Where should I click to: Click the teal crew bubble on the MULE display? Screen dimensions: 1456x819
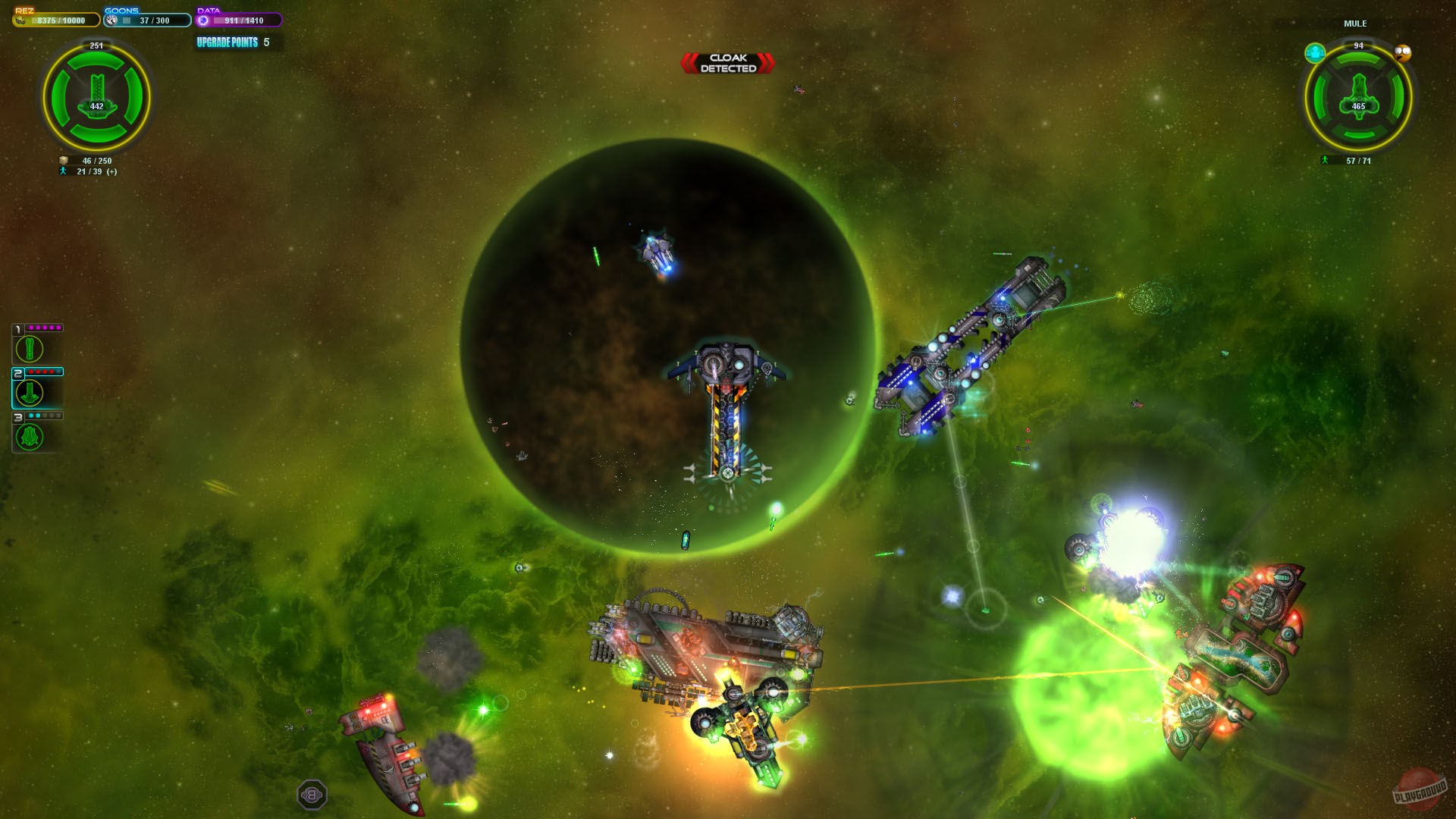1315,53
